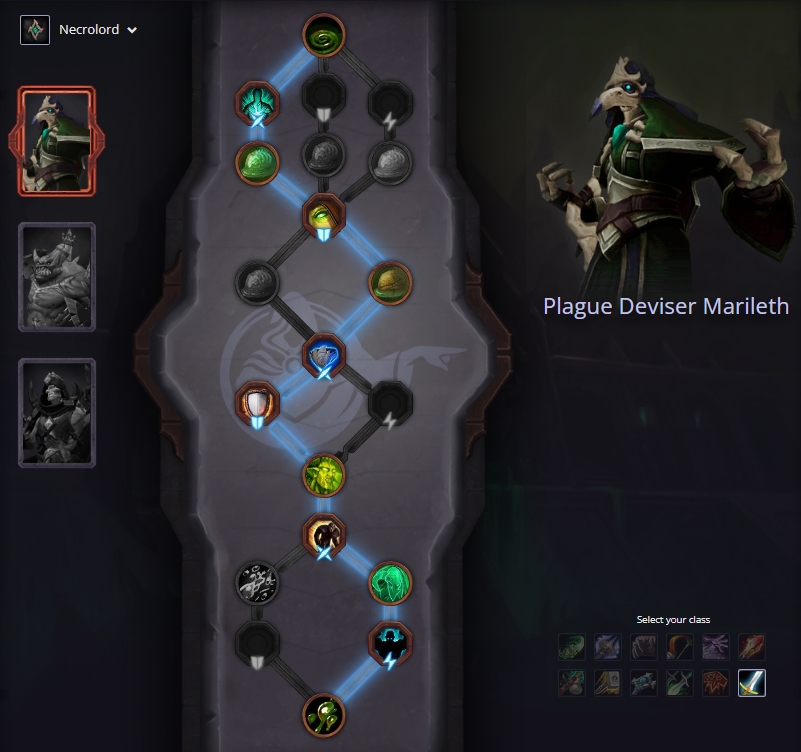The width and height of the screenshot is (801, 752).
Task: Click the teal glowing figure conduit node
Action: (x=256, y=102)
